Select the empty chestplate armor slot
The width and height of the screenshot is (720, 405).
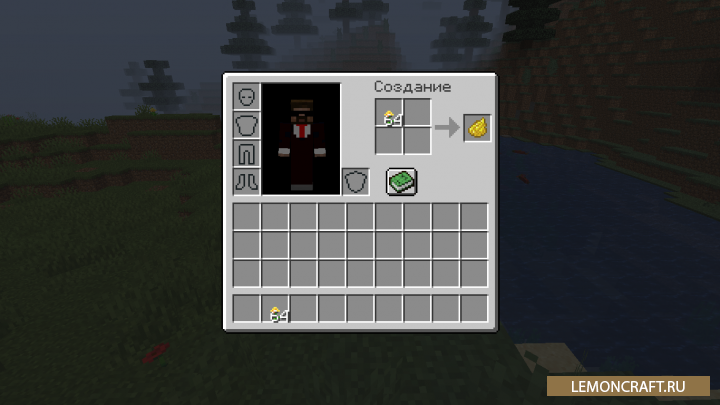pos(246,125)
